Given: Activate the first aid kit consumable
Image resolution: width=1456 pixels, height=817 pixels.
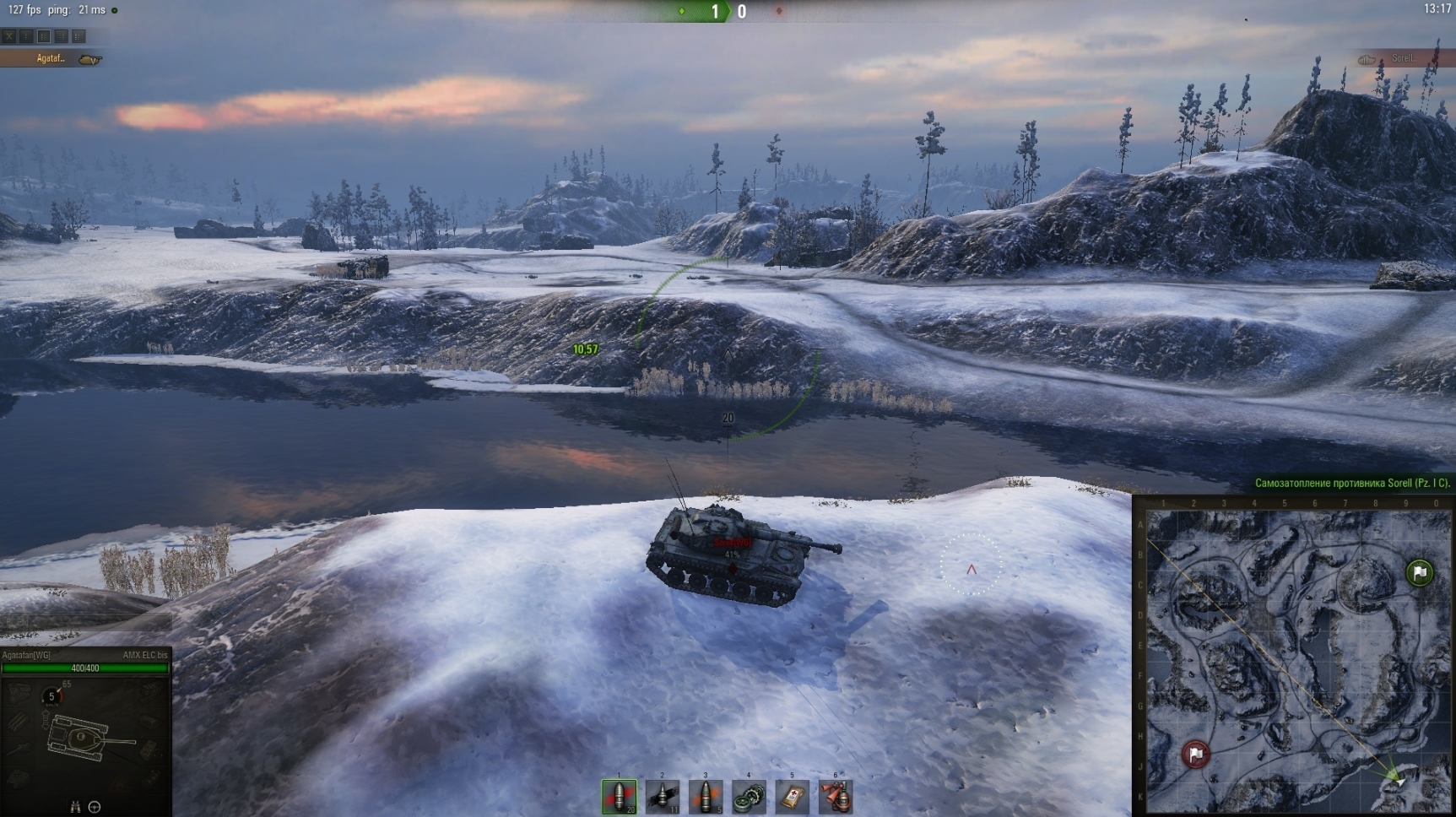Looking at the screenshot, I should click(x=792, y=796).
